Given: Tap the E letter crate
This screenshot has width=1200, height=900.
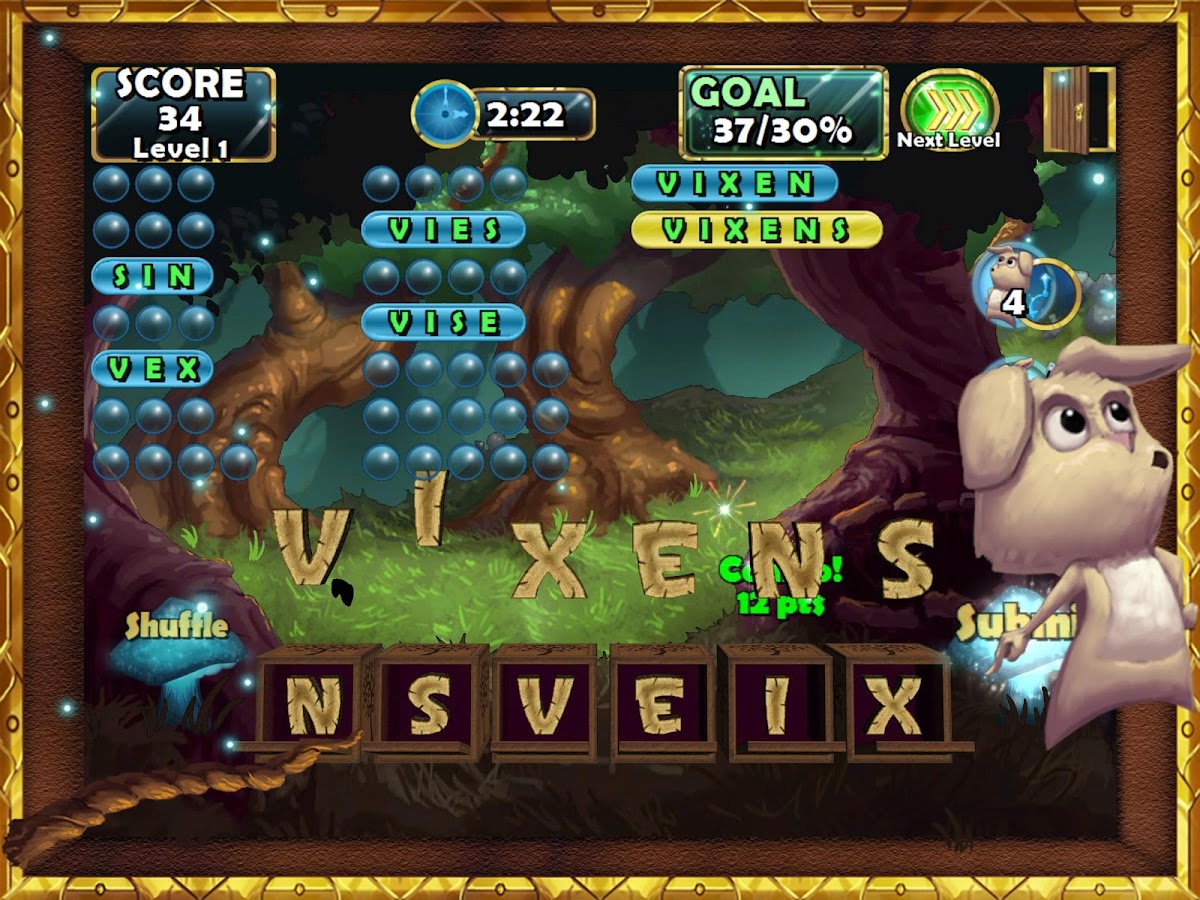Looking at the screenshot, I should [662, 703].
